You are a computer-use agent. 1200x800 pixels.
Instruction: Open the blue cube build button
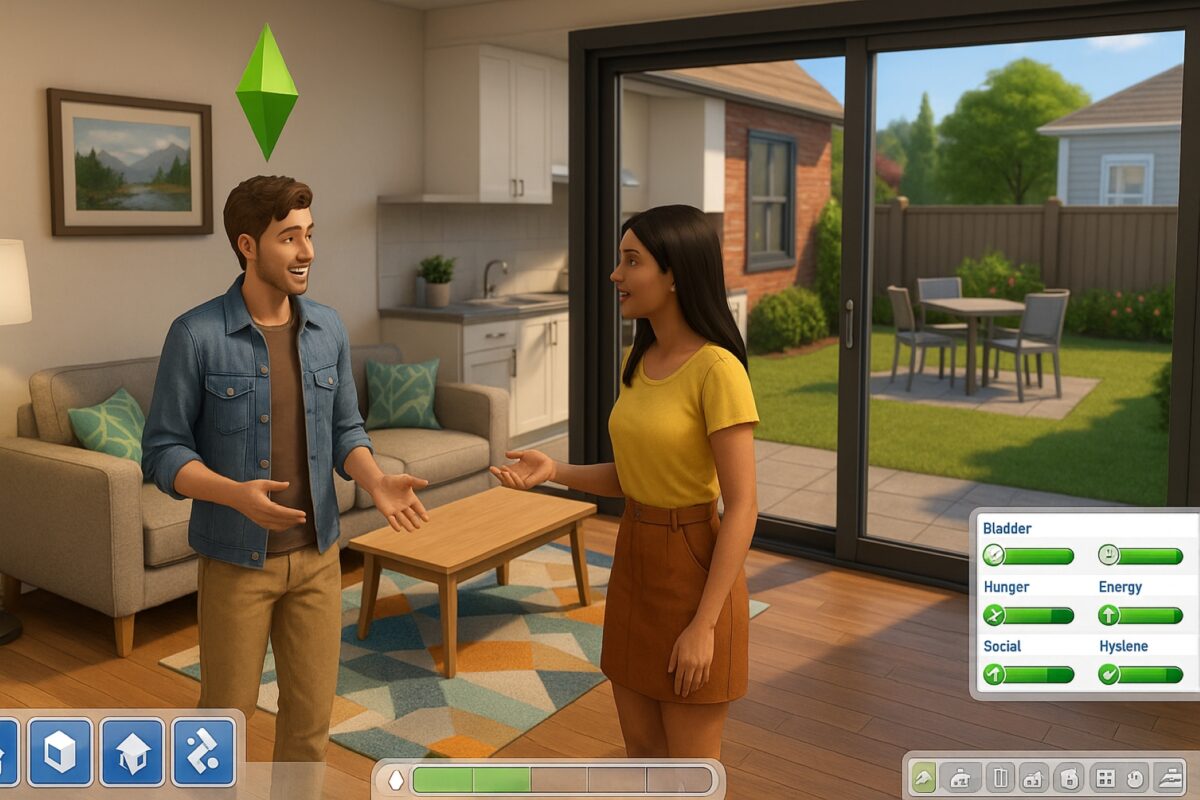pyautogui.click(x=60, y=751)
